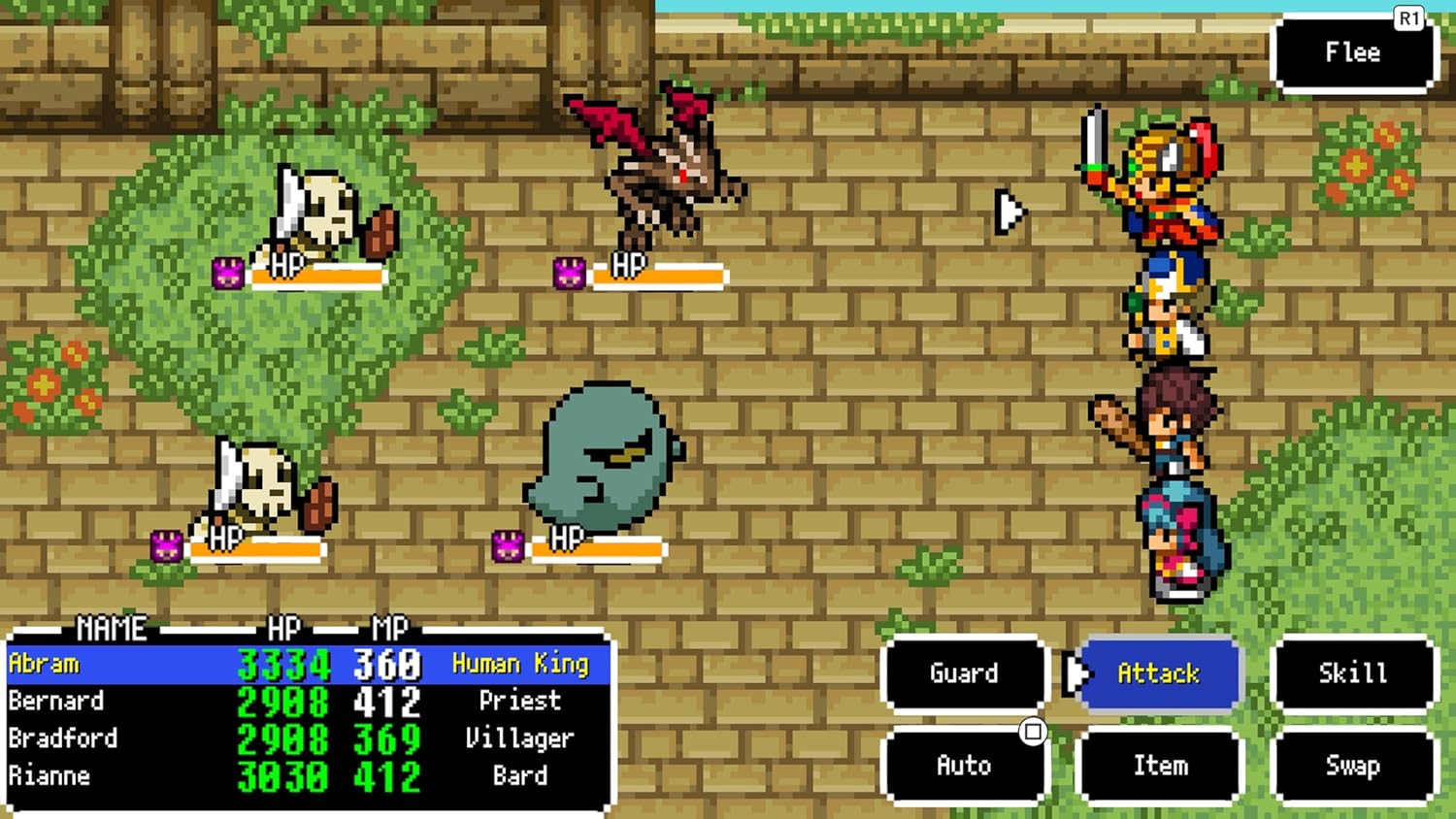
Task: Enable Auto battle
Action: [964, 766]
